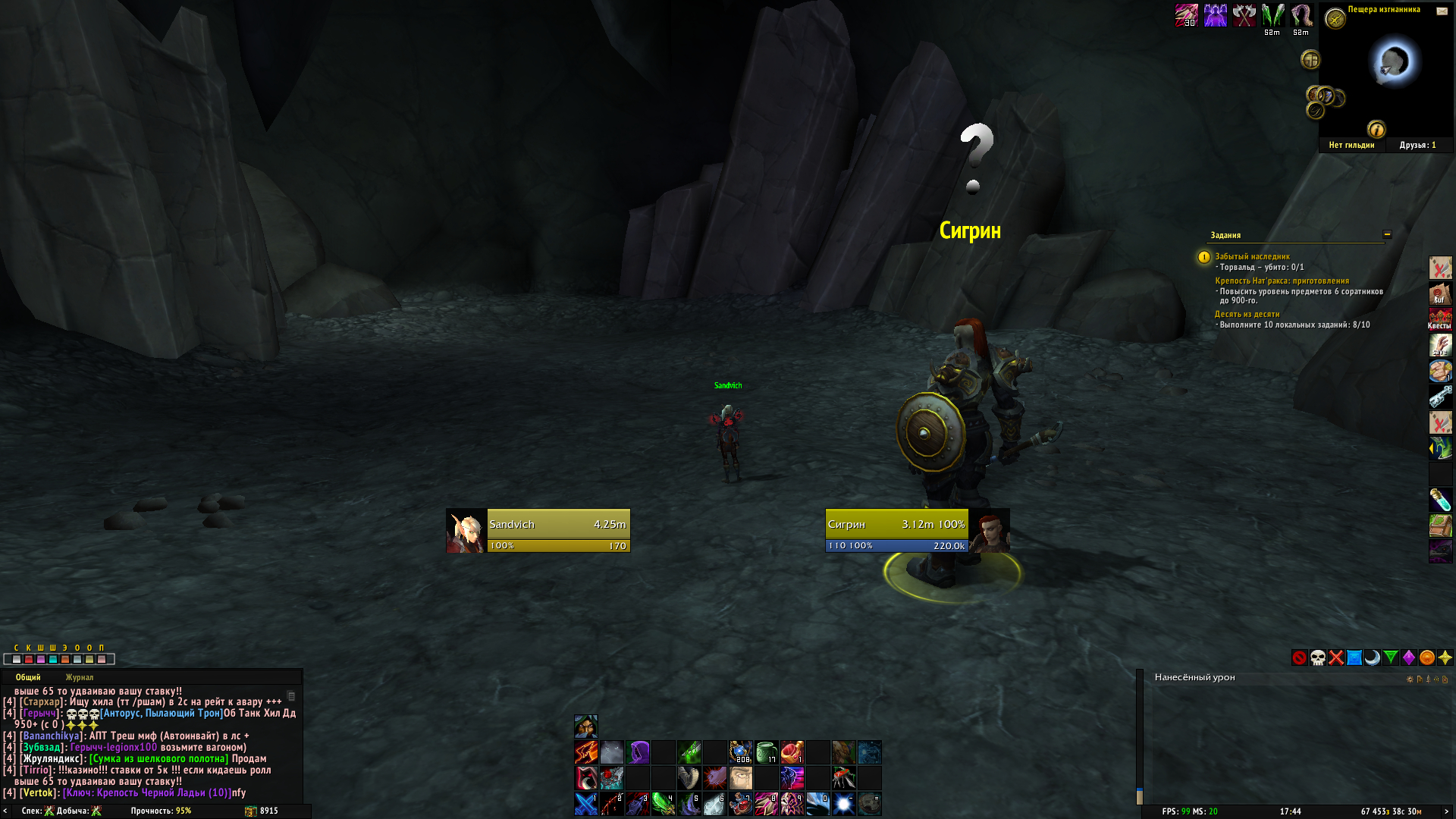1456x819 pixels.
Task: Choose the blue square raid marker
Action: tap(1354, 657)
